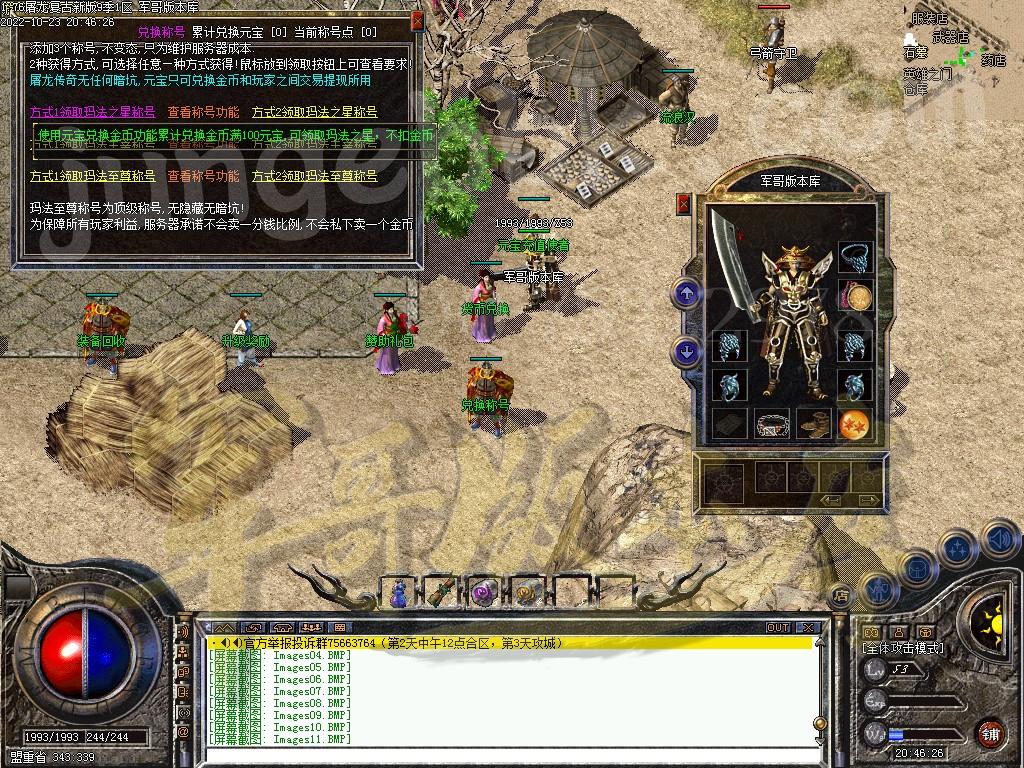View Mafa Supreme title function link
The height and width of the screenshot is (768, 1024).
(x=203, y=176)
